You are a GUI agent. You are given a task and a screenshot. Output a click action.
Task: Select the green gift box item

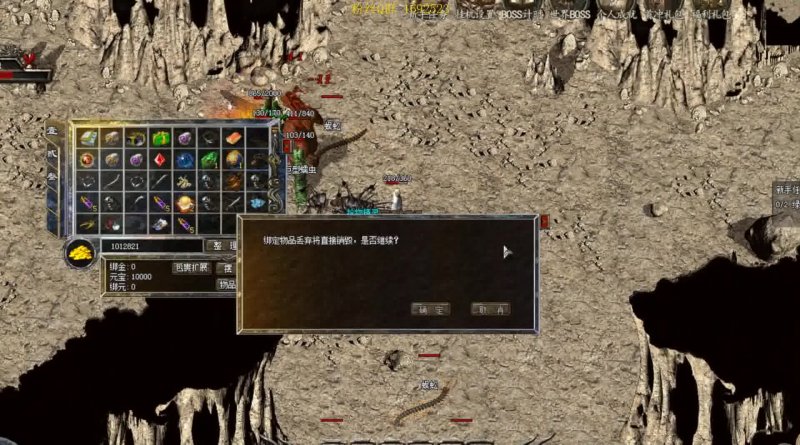tap(160, 138)
